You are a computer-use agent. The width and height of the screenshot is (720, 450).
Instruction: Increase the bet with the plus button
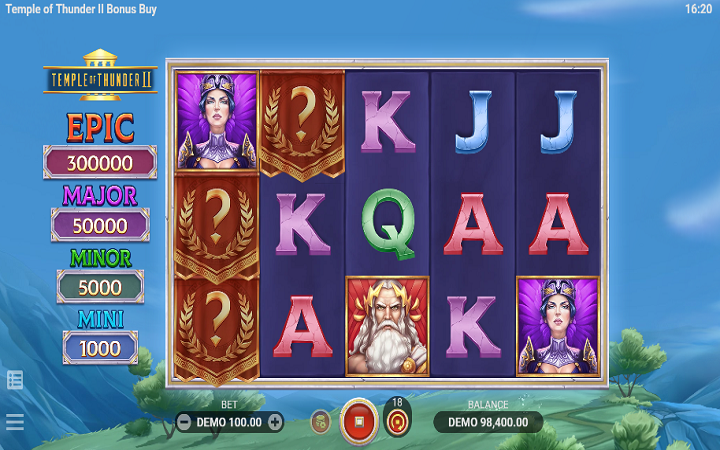[275, 422]
